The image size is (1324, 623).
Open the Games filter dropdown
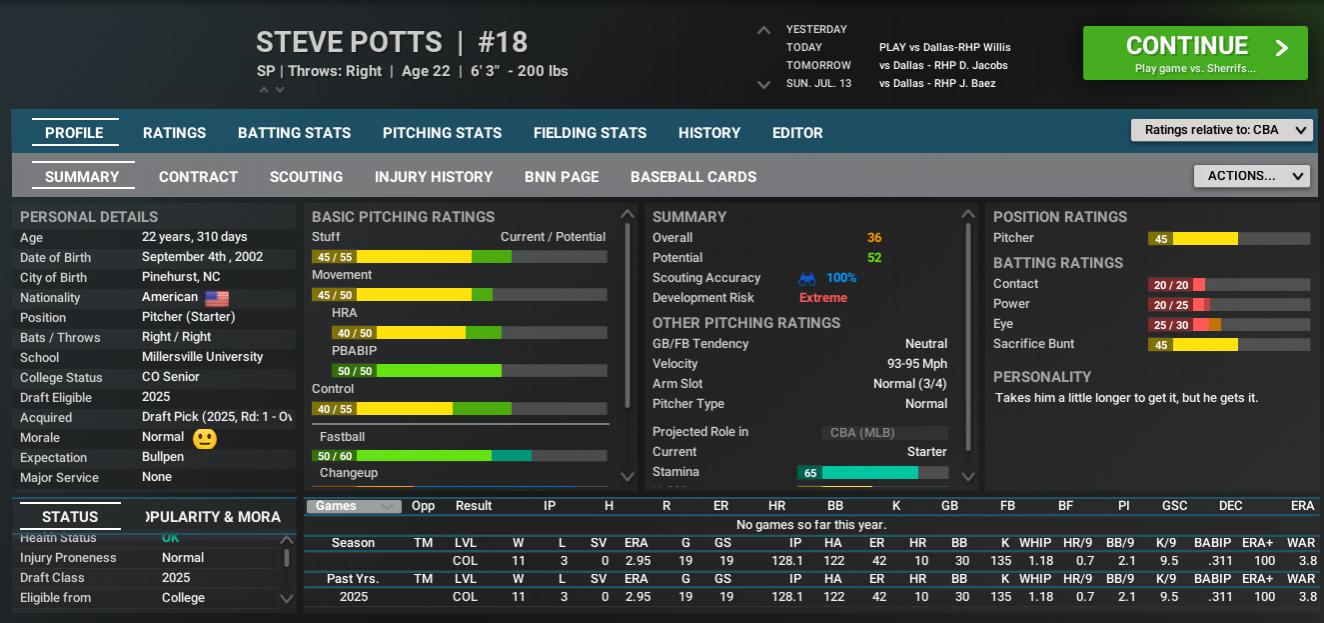coord(353,506)
